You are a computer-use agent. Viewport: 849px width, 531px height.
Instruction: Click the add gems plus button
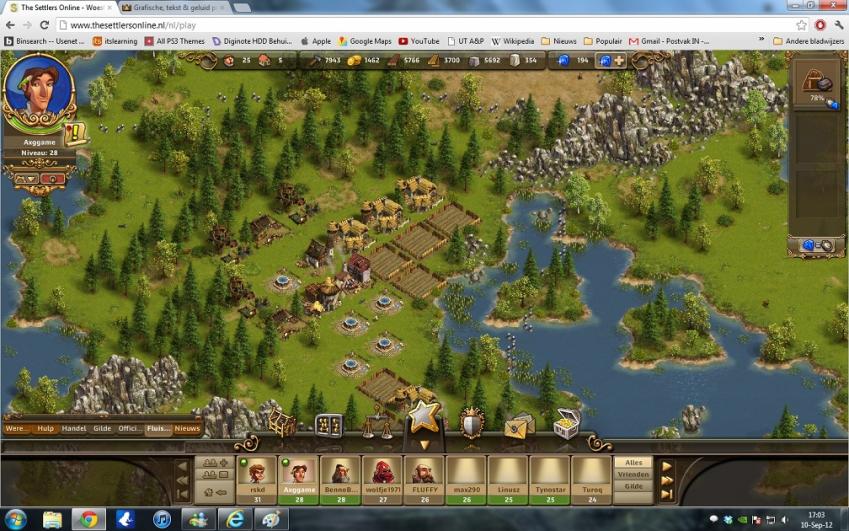pyautogui.click(x=619, y=61)
